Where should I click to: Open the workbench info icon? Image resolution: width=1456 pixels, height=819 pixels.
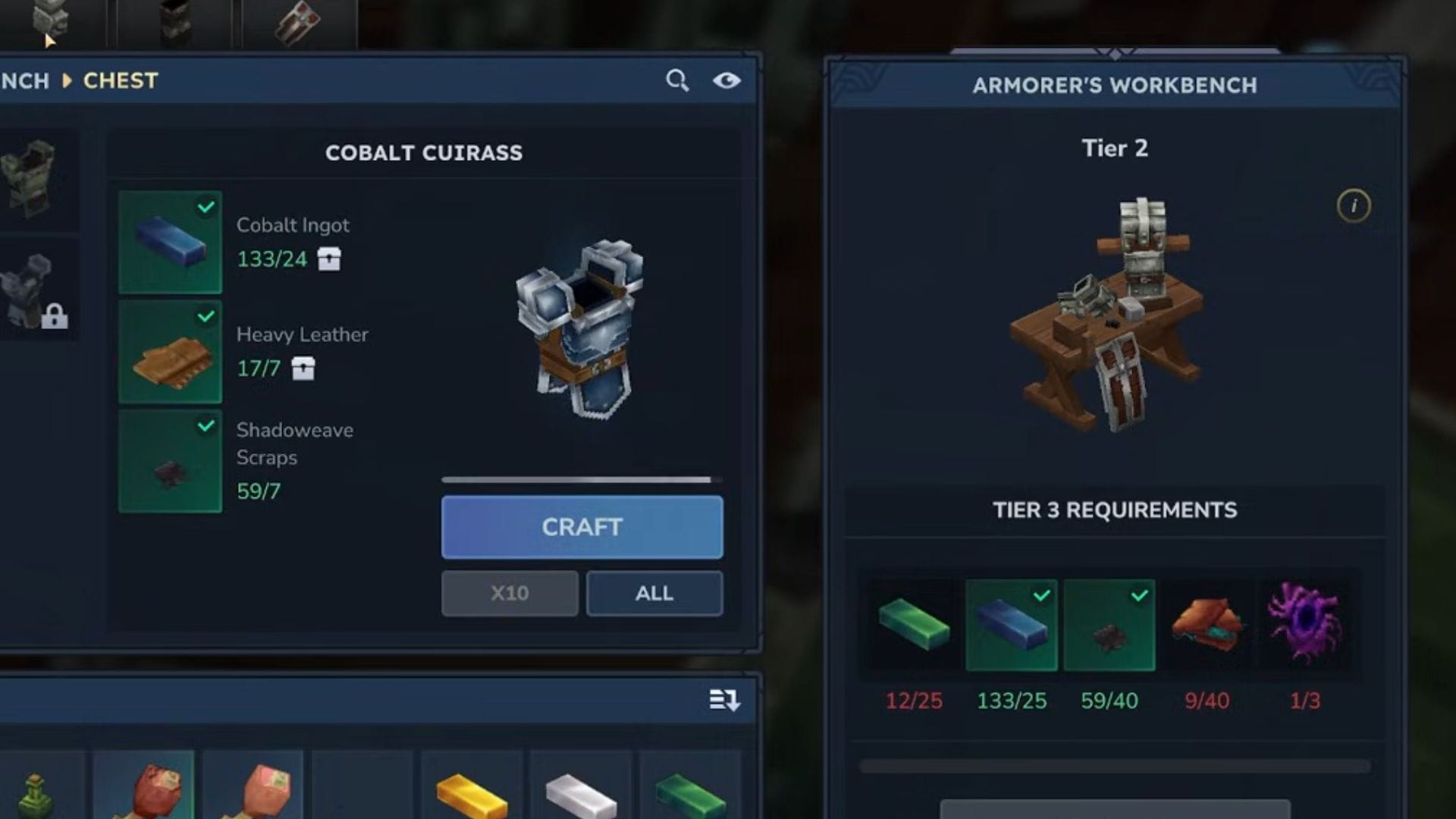[1354, 206]
